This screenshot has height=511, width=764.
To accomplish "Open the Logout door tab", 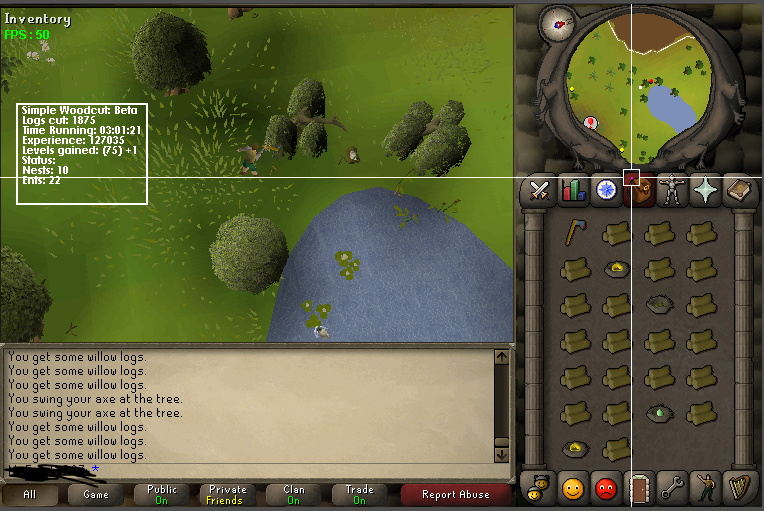I will [x=639, y=489].
